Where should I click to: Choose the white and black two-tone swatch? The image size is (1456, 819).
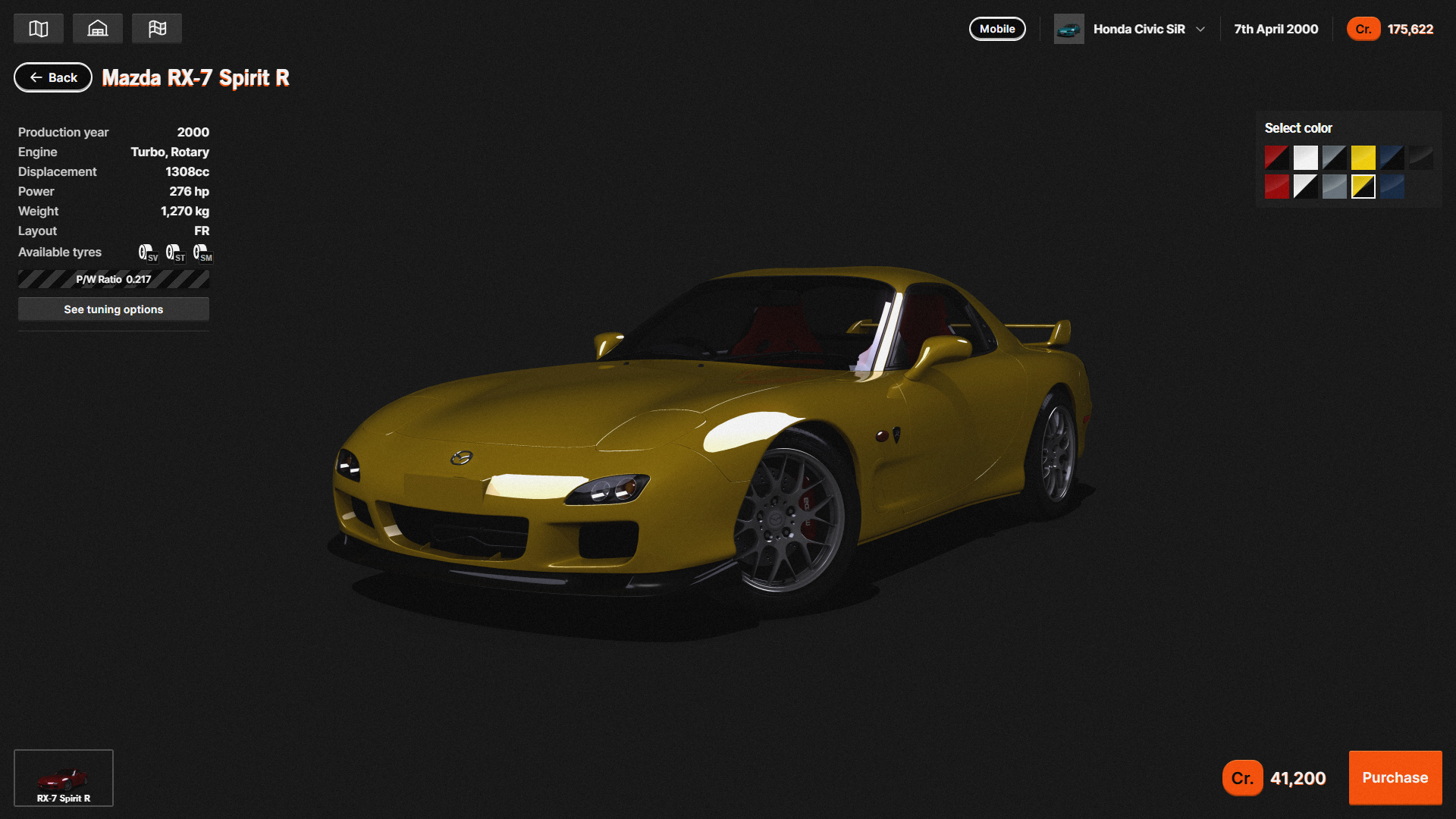point(1306,187)
